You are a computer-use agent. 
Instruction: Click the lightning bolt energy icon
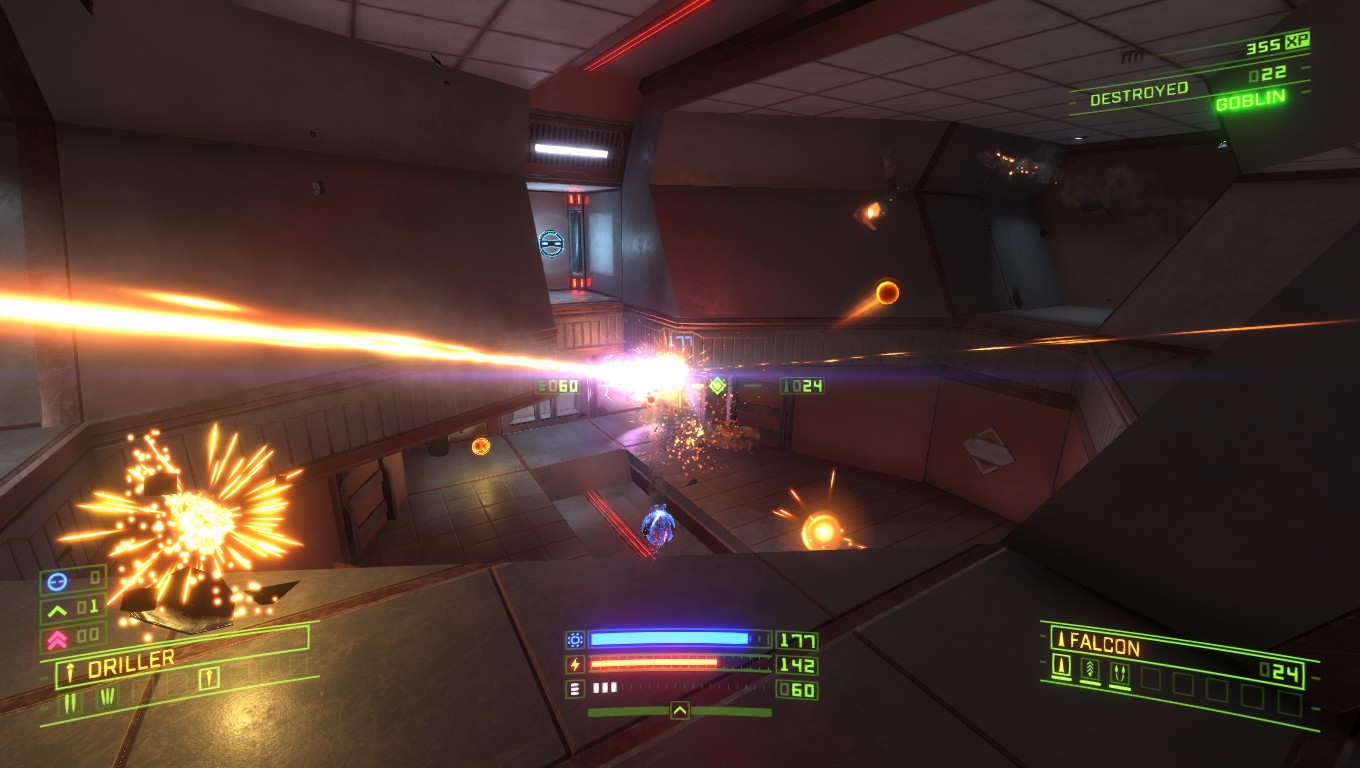[x=574, y=664]
